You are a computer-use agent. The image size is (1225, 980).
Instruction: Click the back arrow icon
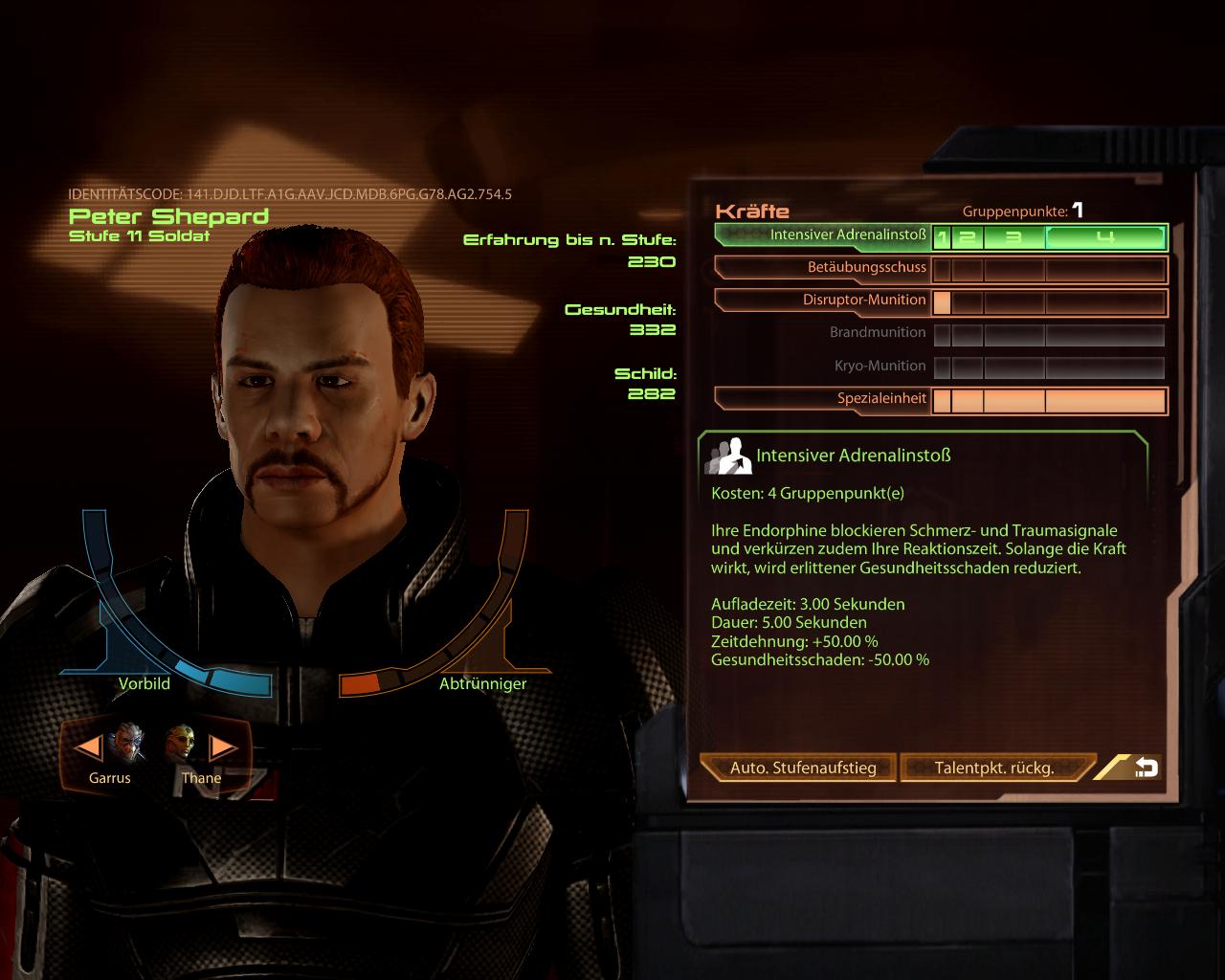[1147, 766]
